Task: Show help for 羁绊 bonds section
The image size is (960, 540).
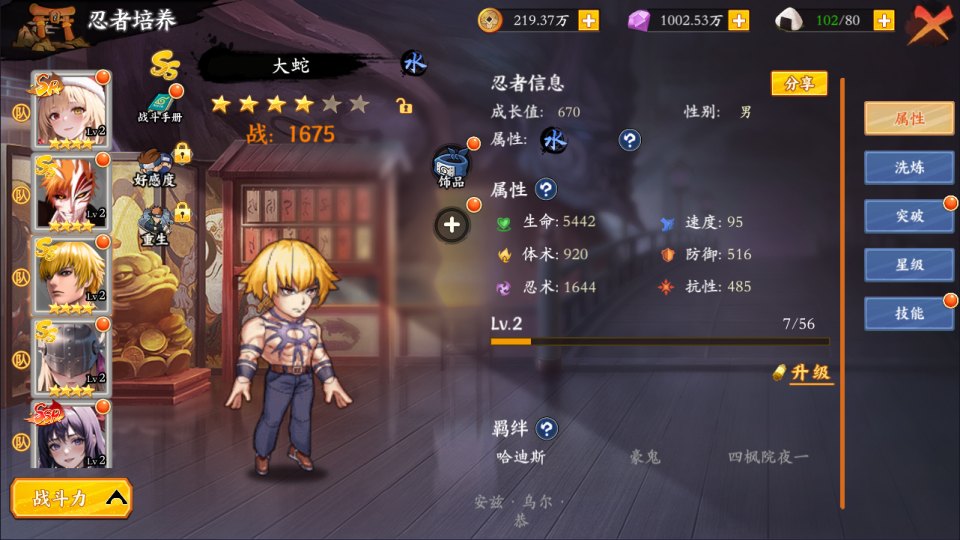Action: coord(546,429)
